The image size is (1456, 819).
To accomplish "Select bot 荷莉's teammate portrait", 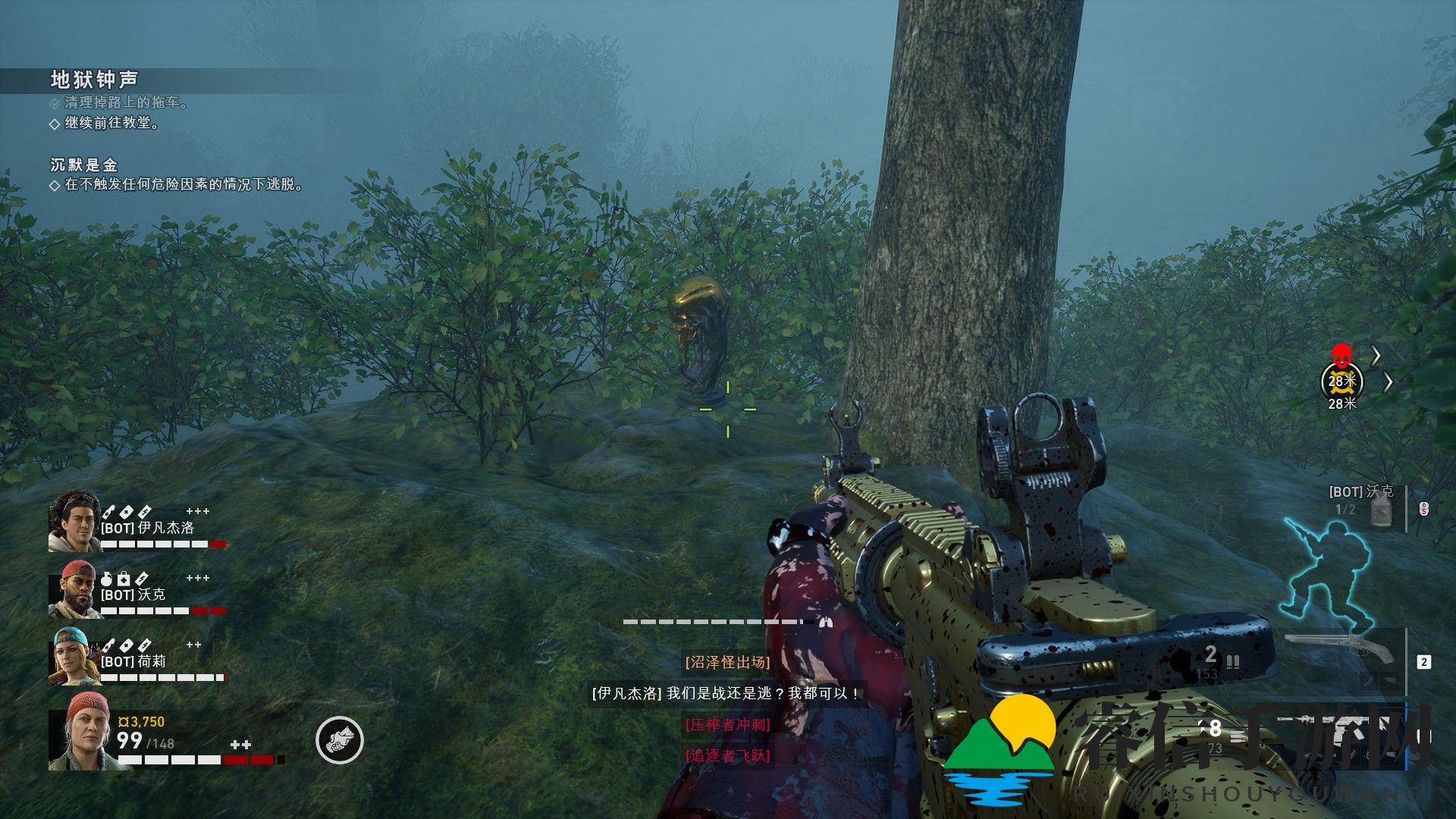I will [x=74, y=657].
